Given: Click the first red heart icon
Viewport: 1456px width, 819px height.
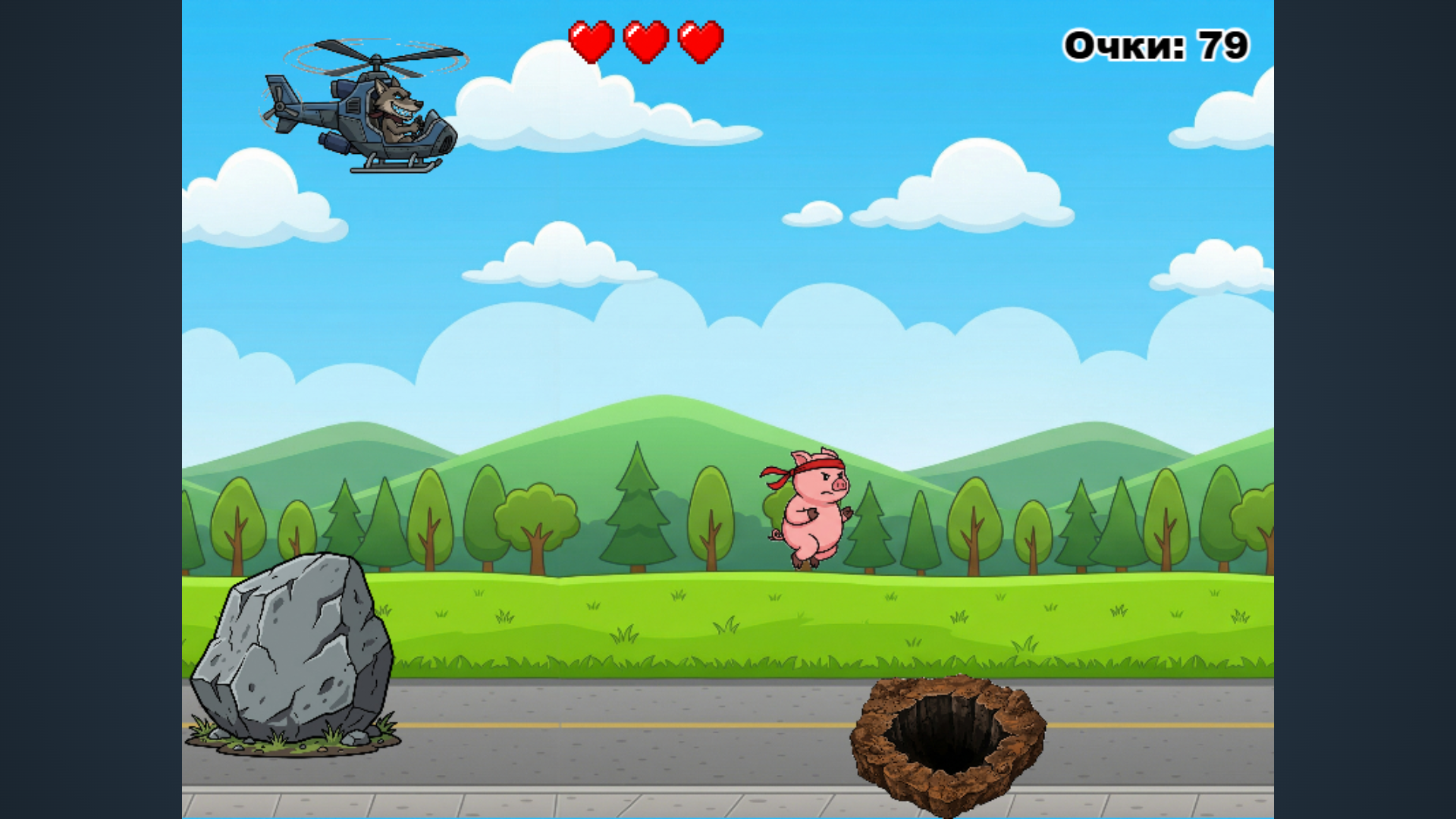Looking at the screenshot, I should [x=592, y=42].
